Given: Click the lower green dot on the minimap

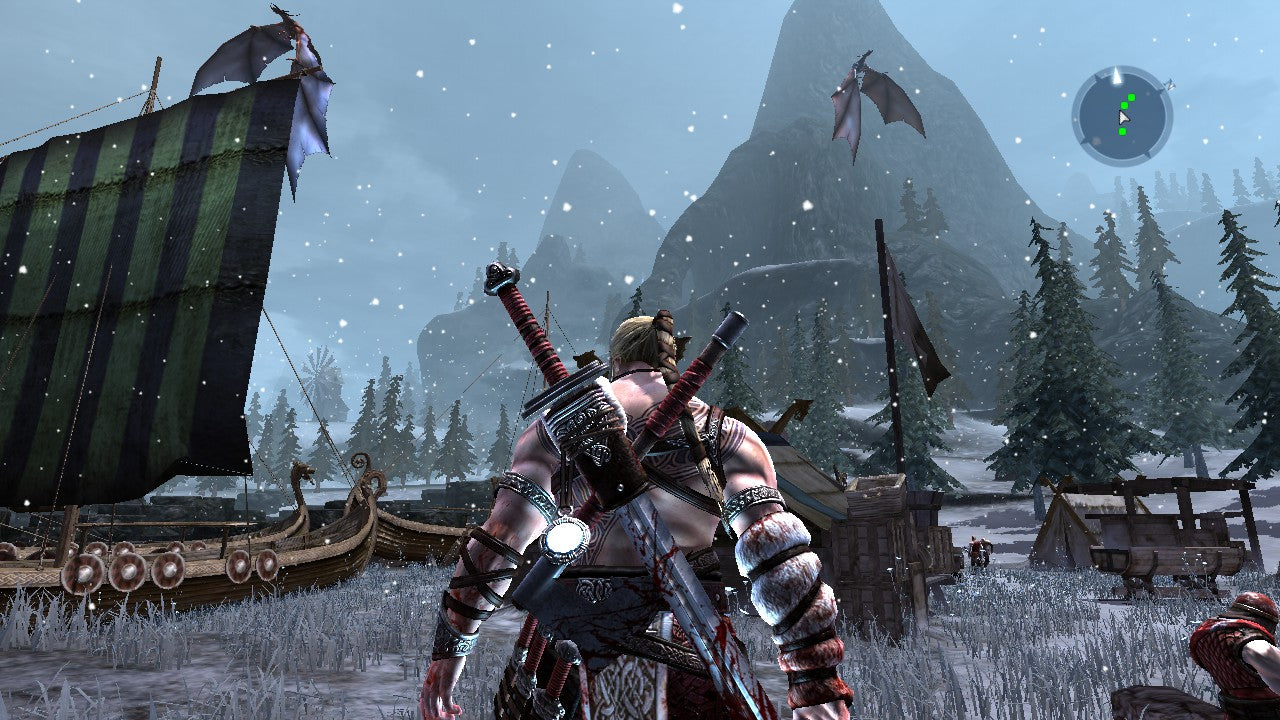Looking at the screenshot, I should (x=1123, y=131).
